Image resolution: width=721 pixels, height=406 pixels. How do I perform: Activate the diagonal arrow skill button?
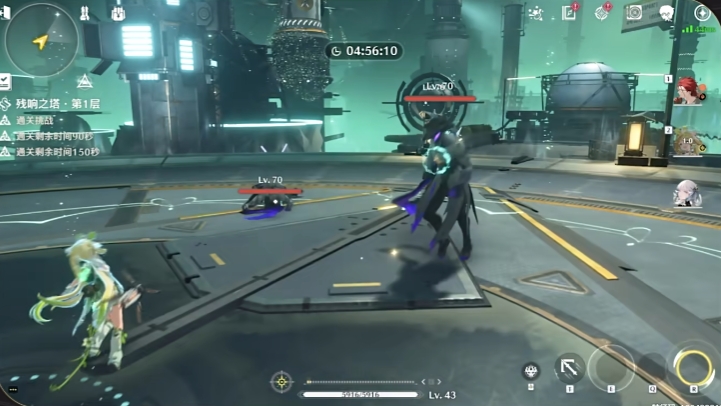pos(570,368)
